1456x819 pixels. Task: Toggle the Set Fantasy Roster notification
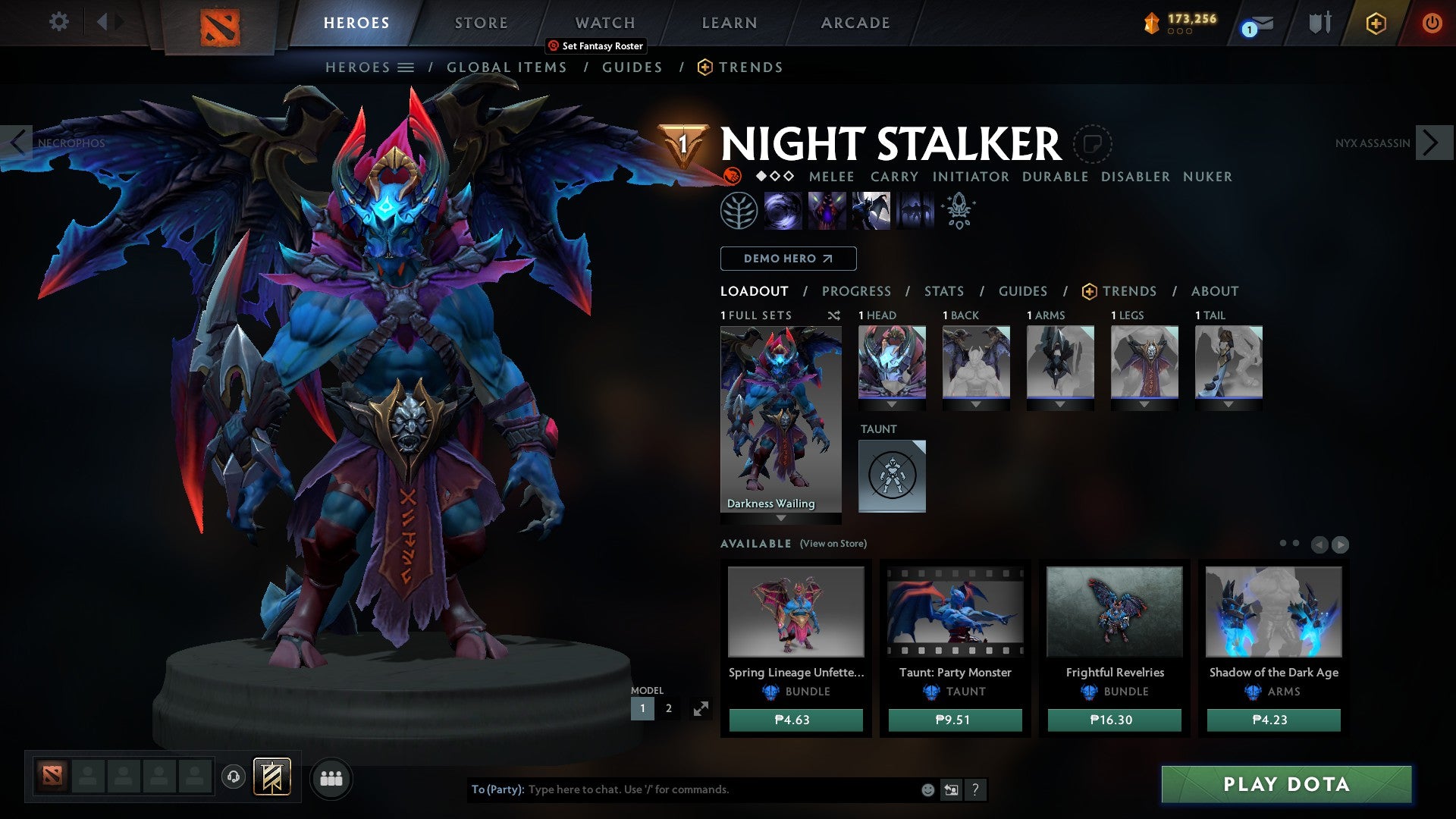pos(595,45)
